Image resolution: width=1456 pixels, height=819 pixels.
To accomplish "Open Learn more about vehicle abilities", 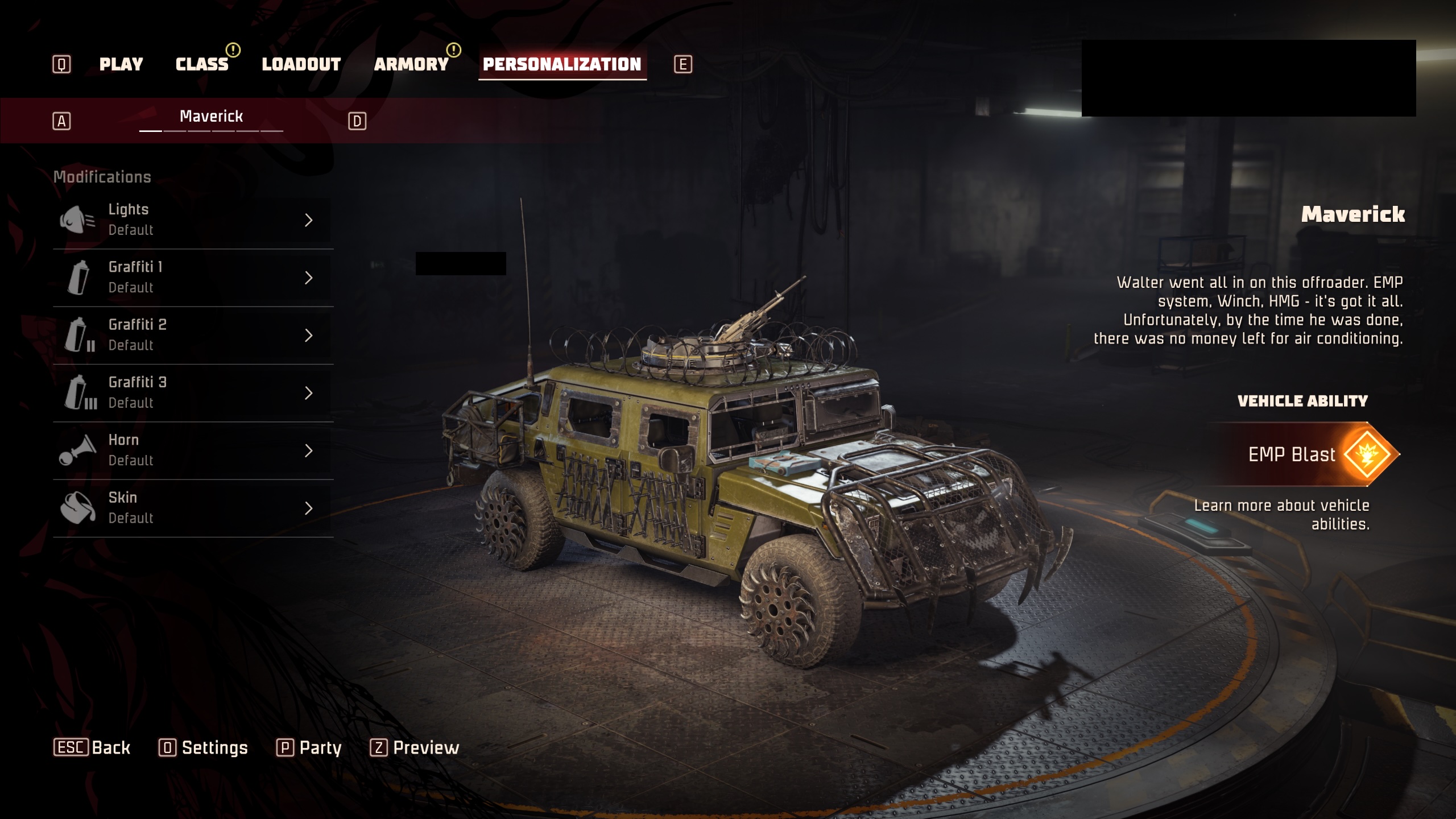I will tap(1282, 515).
